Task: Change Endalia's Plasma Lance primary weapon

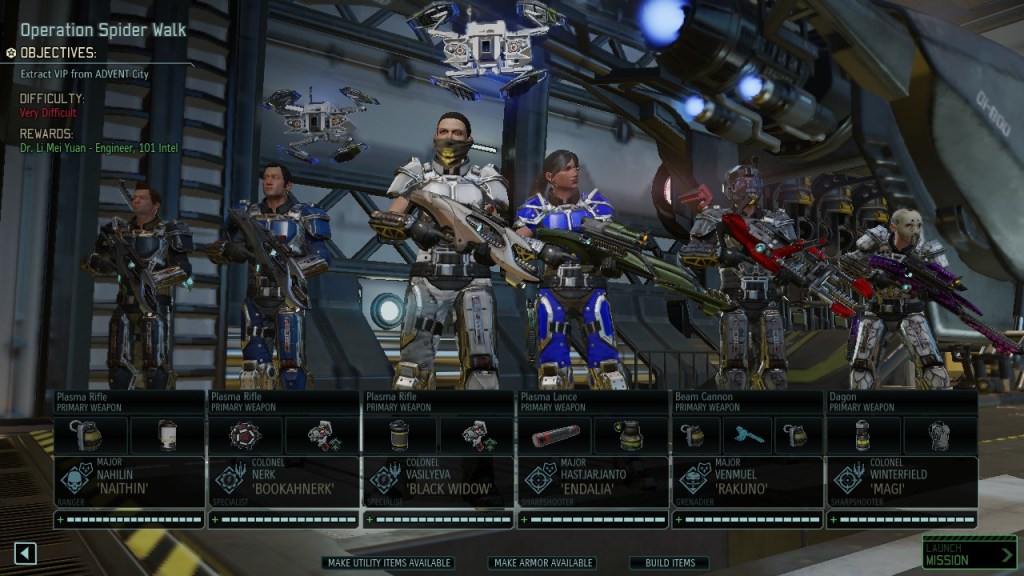Action: tap(592, 402)
